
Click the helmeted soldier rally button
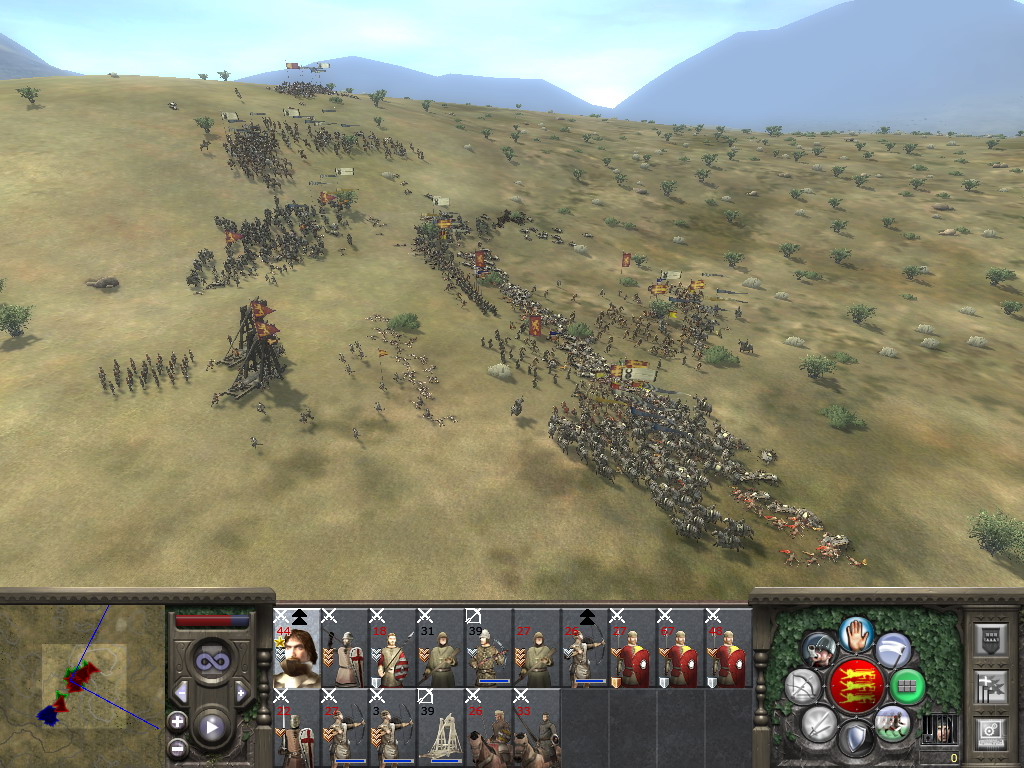[818, 650]
